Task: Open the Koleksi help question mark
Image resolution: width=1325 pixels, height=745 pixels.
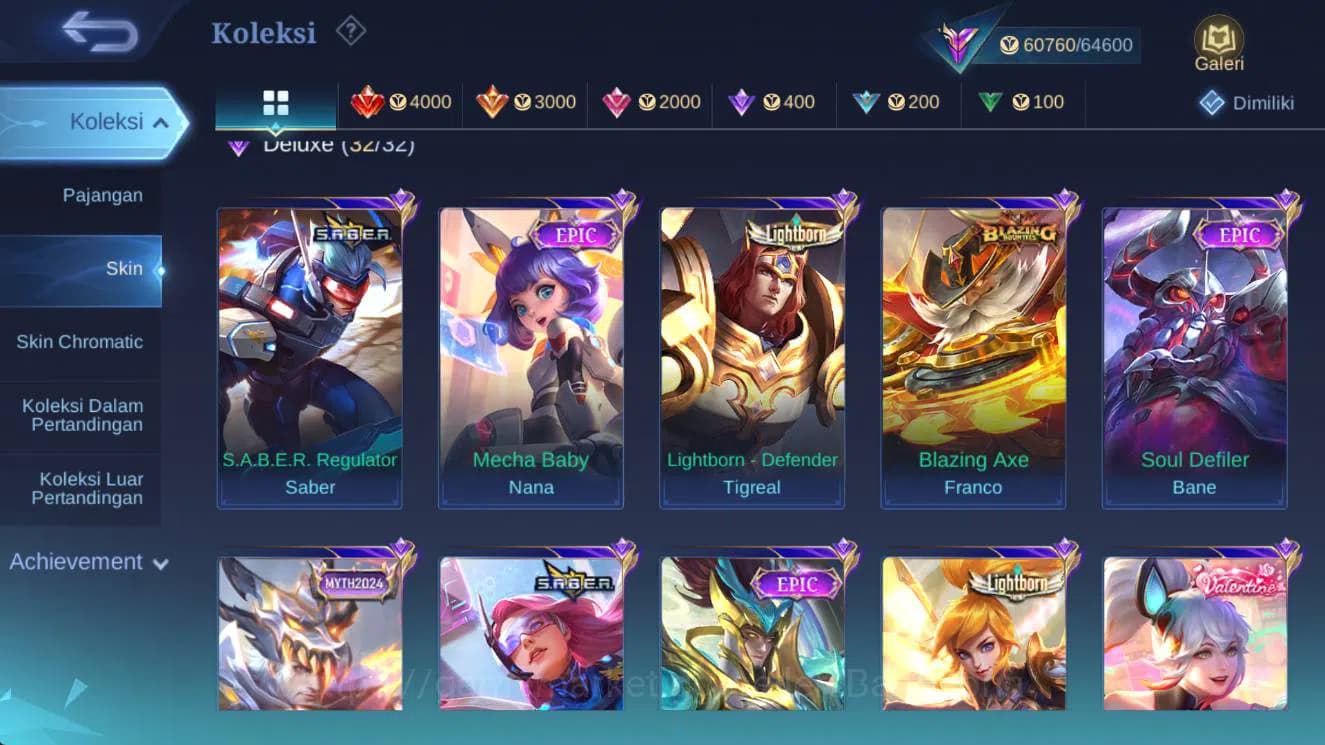Action: coord(348,31)
